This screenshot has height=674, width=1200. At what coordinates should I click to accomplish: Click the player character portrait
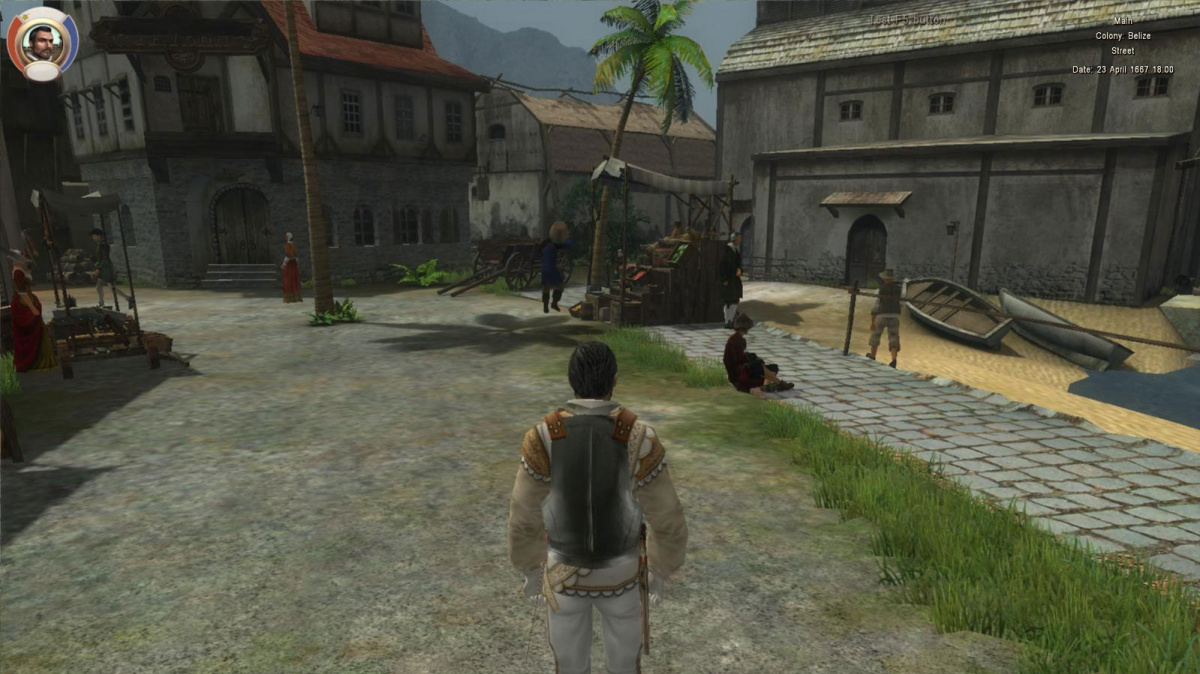coord(43,41)
